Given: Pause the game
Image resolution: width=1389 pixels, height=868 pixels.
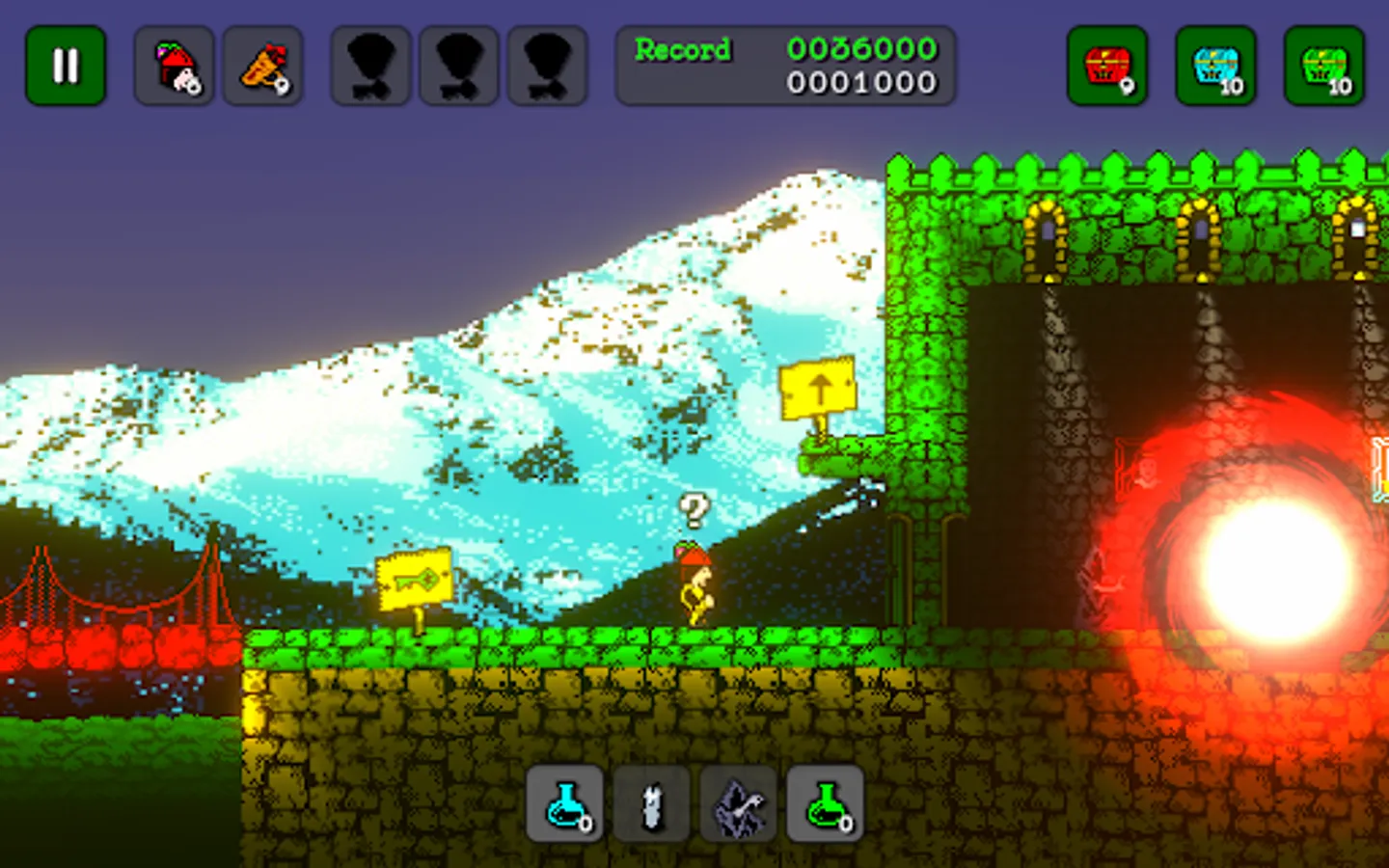Looking at the screenshot, I should point(66,66).
